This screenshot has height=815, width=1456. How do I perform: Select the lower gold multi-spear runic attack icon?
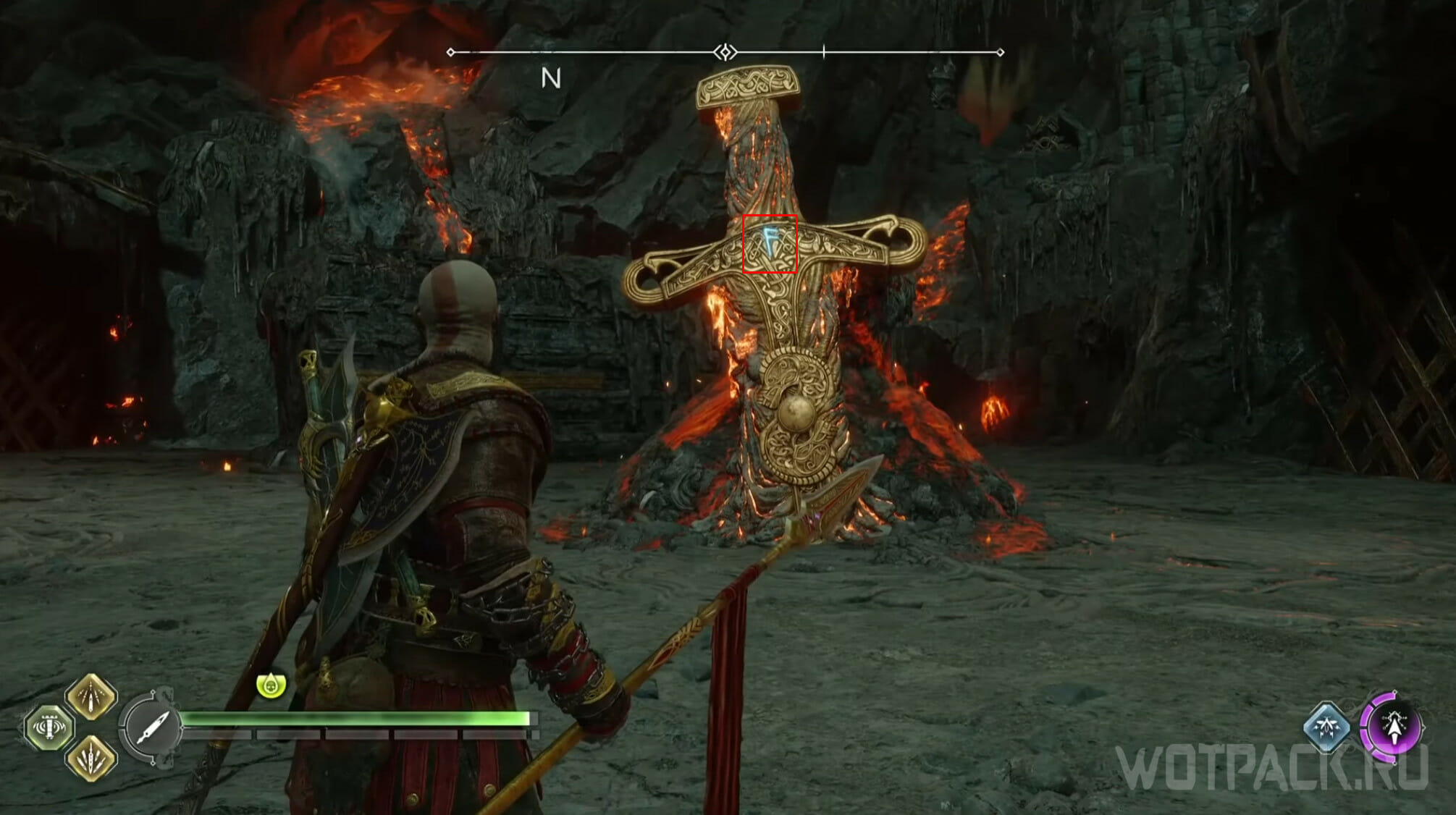pos(91,759)
